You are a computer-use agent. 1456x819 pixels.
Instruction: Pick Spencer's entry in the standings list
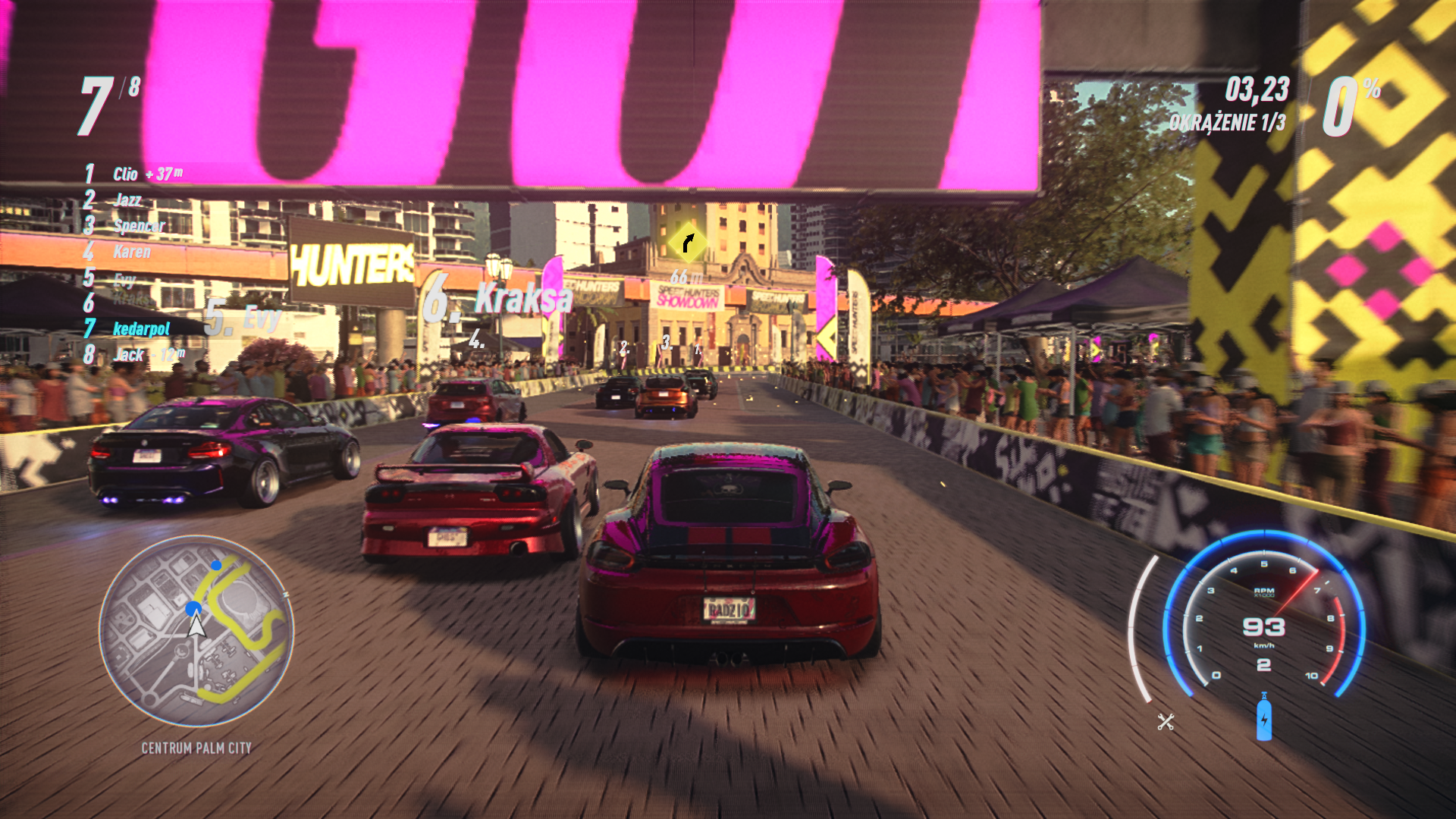[138, 225]
